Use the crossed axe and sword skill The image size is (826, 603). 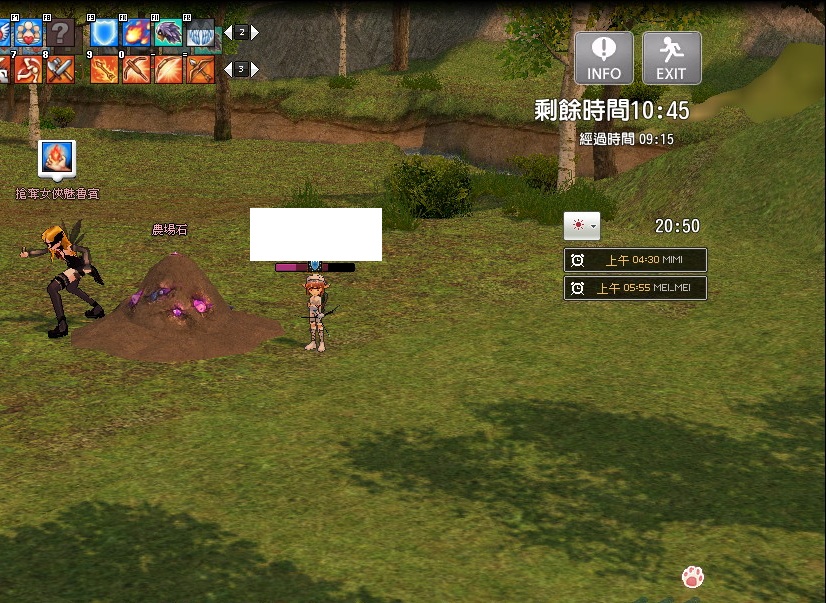click(60, 69)
